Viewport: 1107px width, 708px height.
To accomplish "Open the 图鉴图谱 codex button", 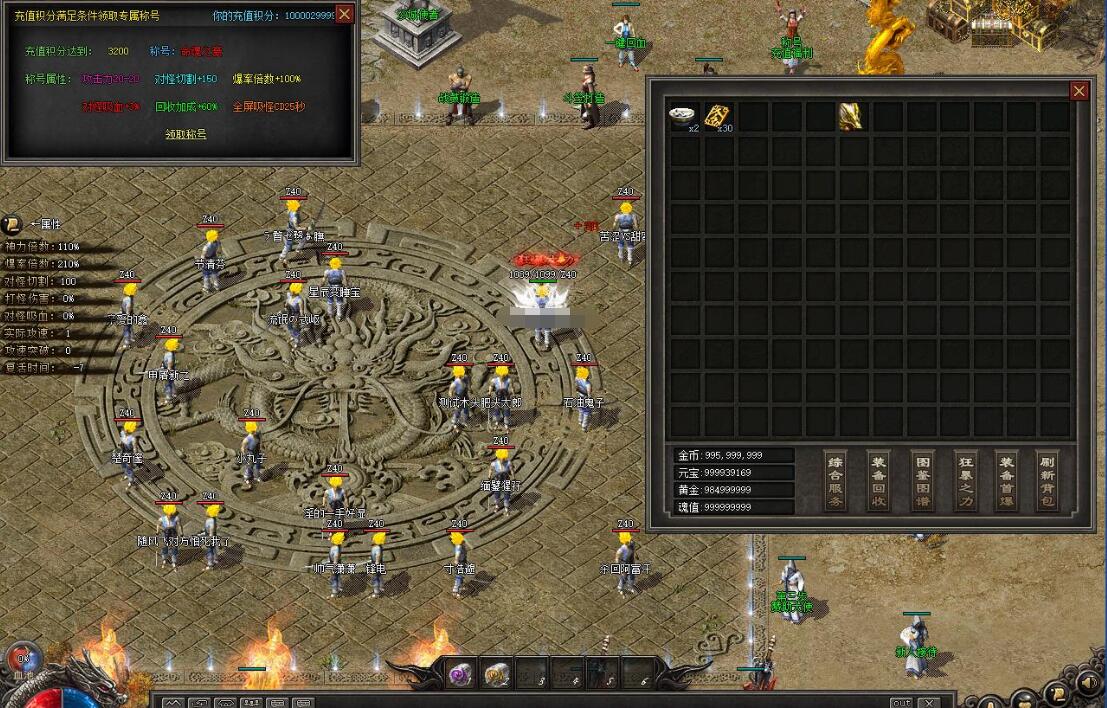I will 922,481.
